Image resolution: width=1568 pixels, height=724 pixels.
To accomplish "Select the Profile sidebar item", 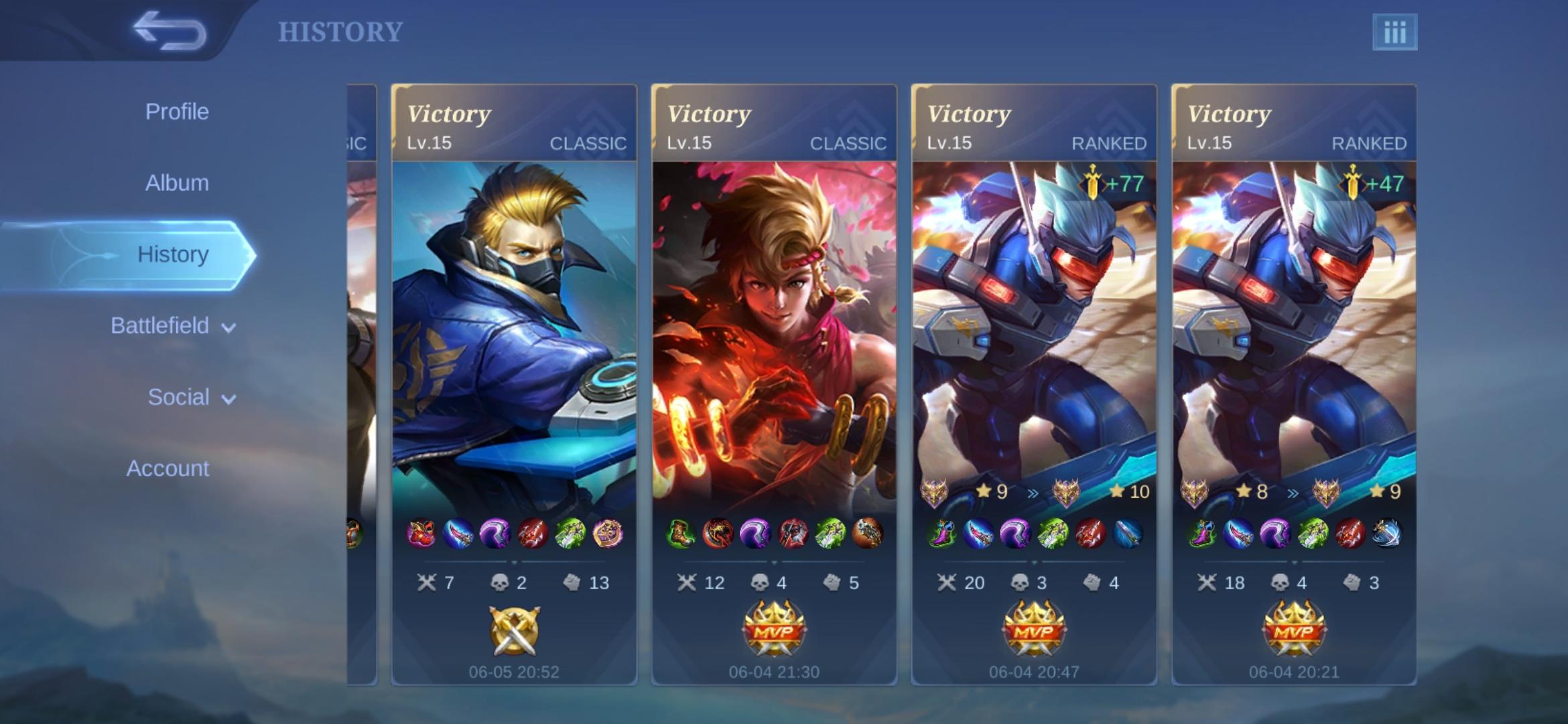I will [177, 111].
